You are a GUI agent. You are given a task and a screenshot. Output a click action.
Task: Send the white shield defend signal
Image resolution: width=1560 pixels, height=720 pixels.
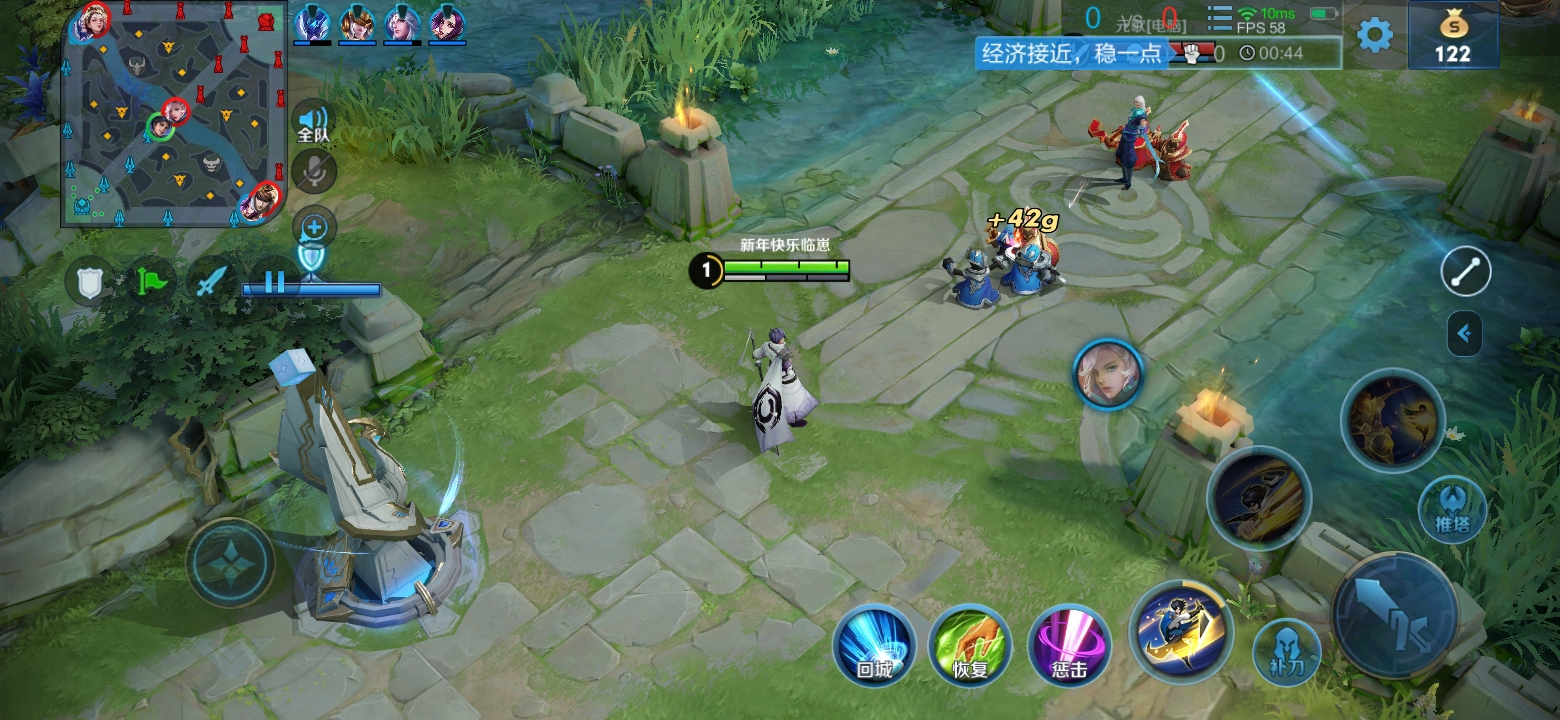tap(90, 282)
